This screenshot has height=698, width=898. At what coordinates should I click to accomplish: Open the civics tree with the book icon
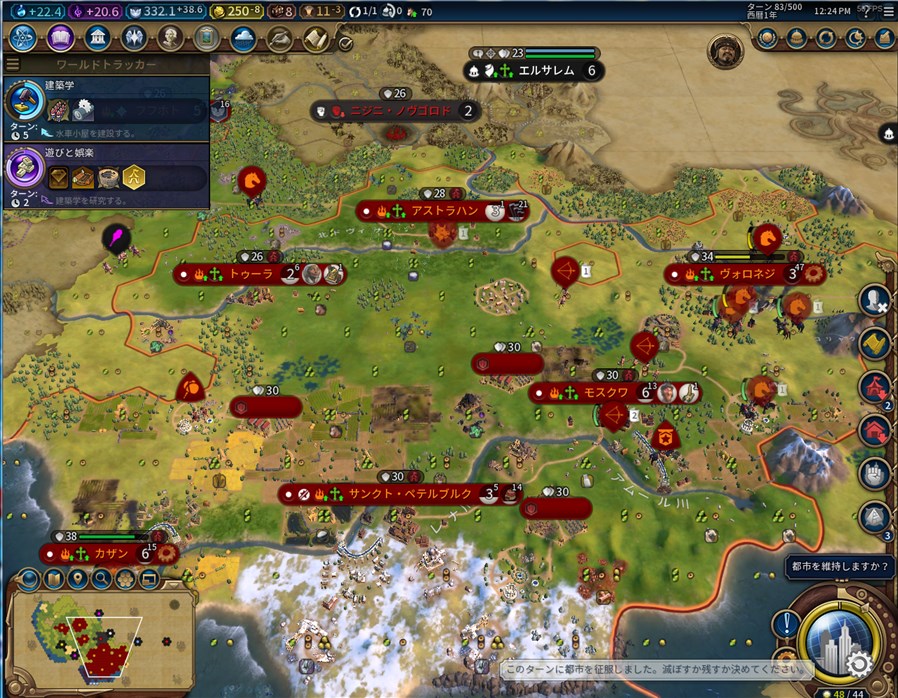pos(59,38)
